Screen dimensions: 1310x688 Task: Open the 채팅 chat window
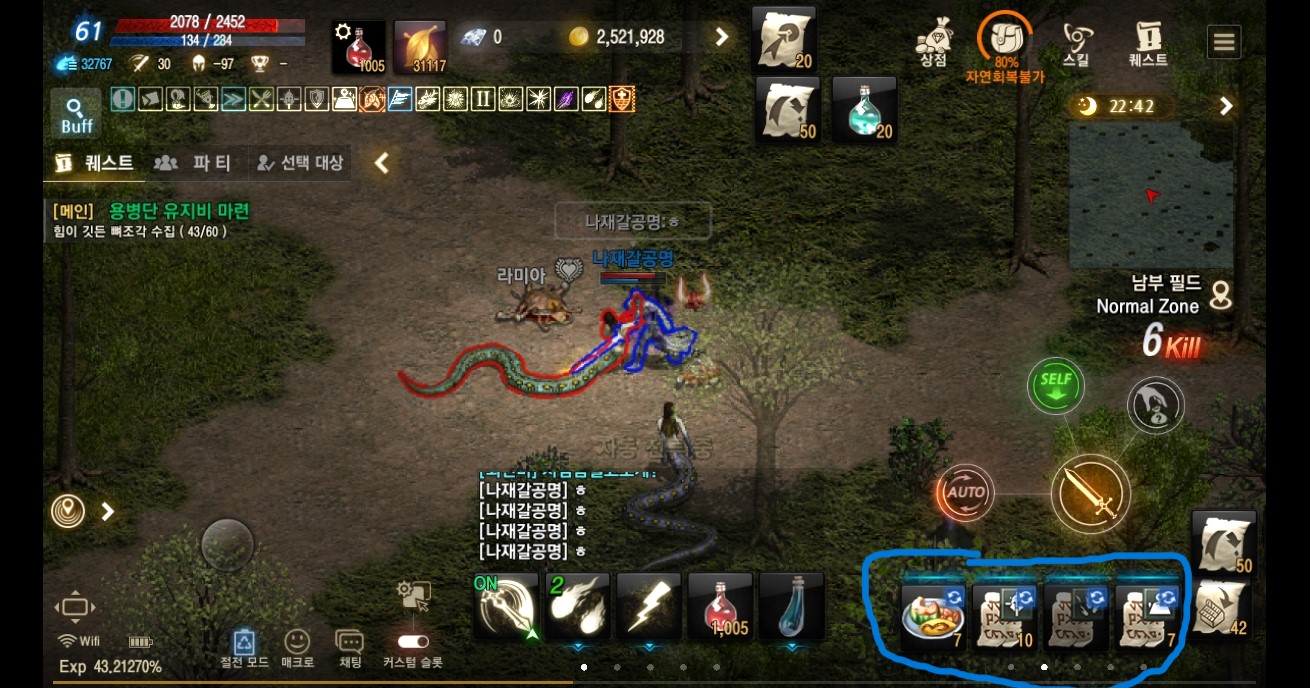point(349,648)
